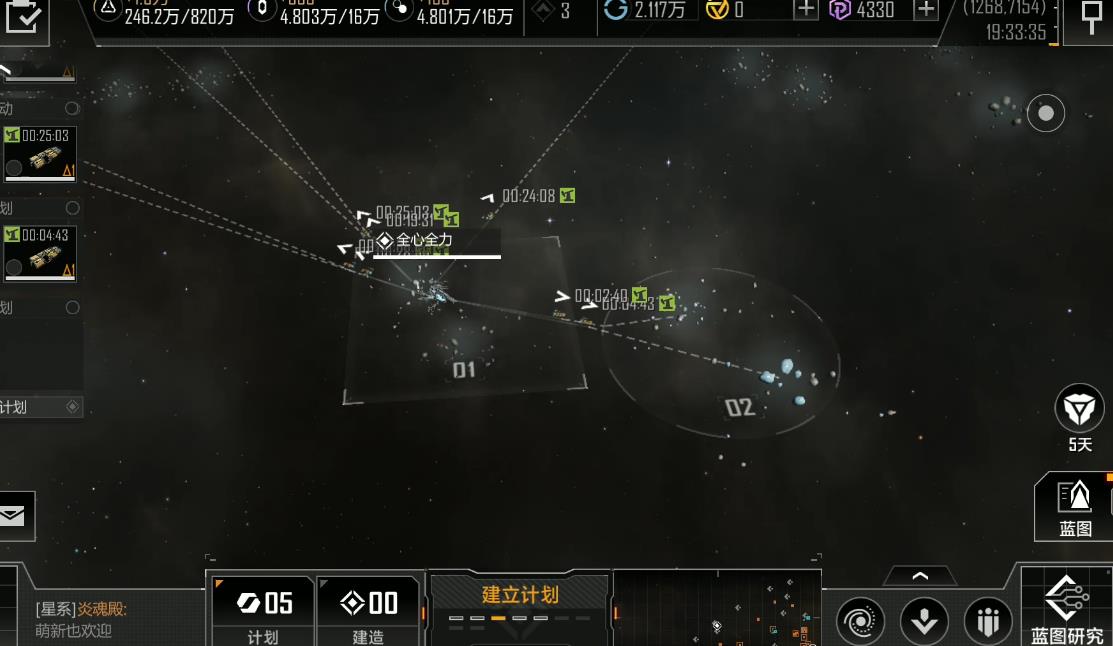Add more gold coin currency
Image resolution: width=1113 pixels, height=646 pixels.
click(x=806, y=10)
